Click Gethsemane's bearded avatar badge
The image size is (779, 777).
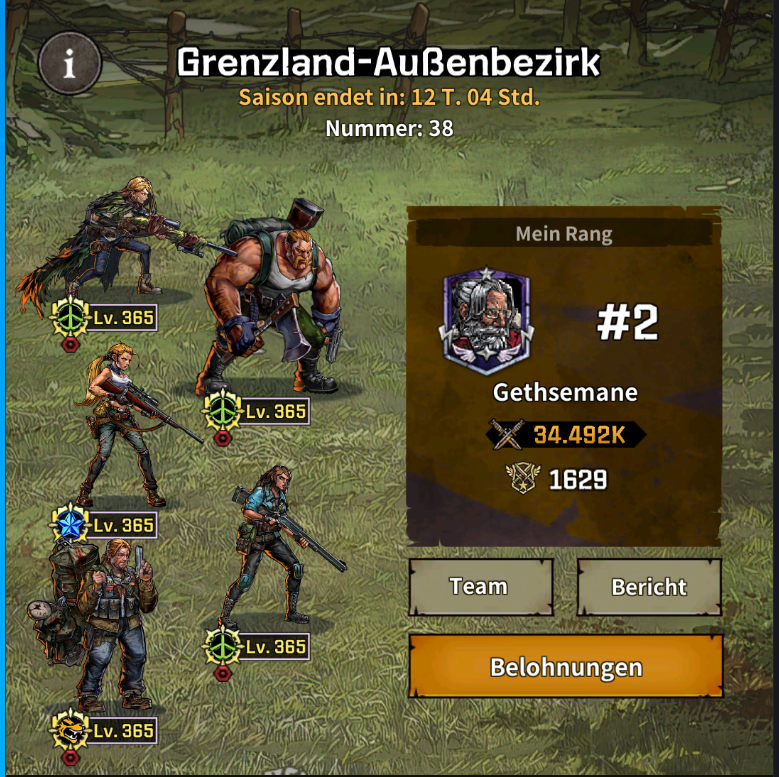click(487, 319)
